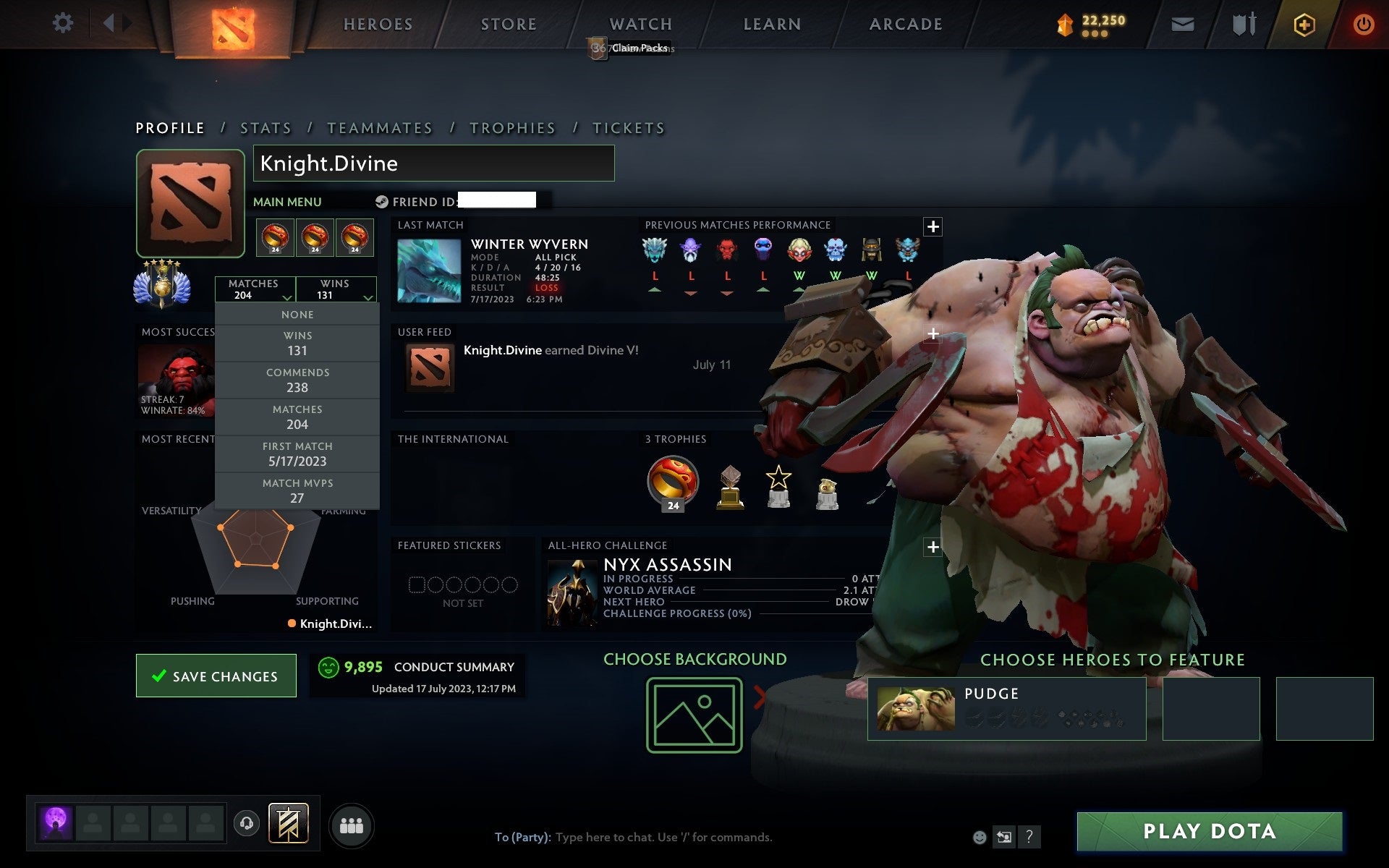Select the headset voice chat icon
1389x868 pixels.
(247, 825)
